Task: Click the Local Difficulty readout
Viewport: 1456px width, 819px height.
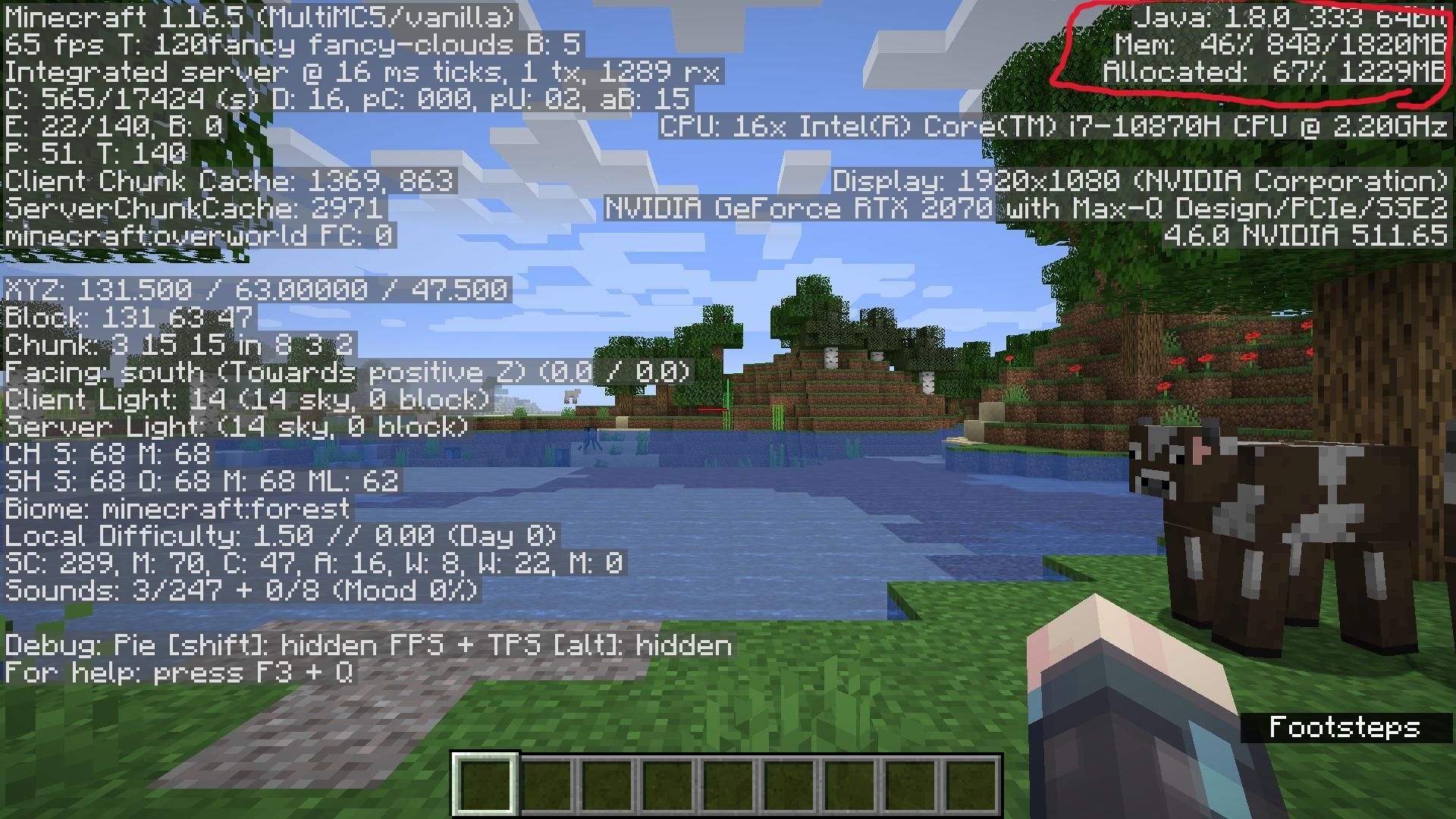Action: (281, 535)
